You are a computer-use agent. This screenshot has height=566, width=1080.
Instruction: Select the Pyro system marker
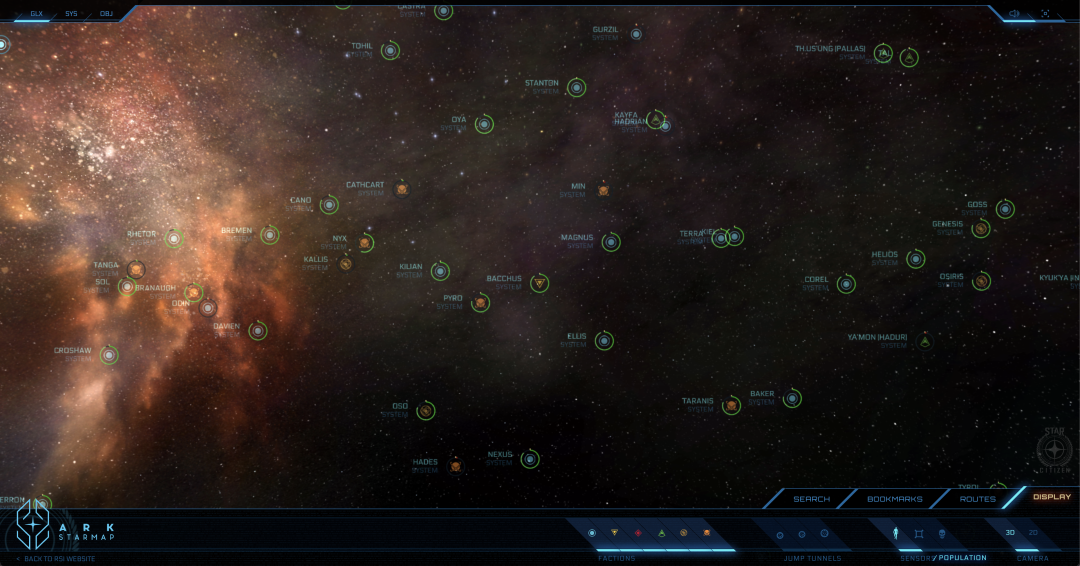coord(481,302)
